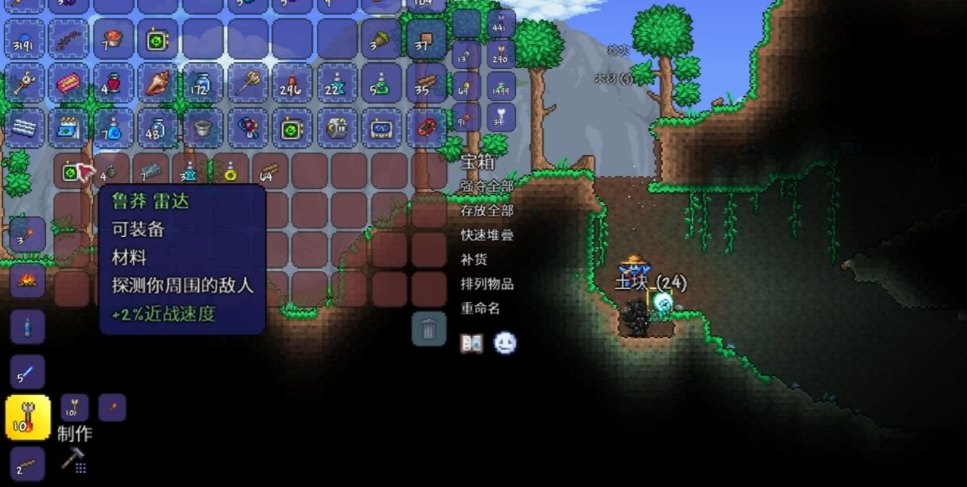Take the yellow potion from chest
The height and width of the screenshot is (487, 967).
pos(230,172)
